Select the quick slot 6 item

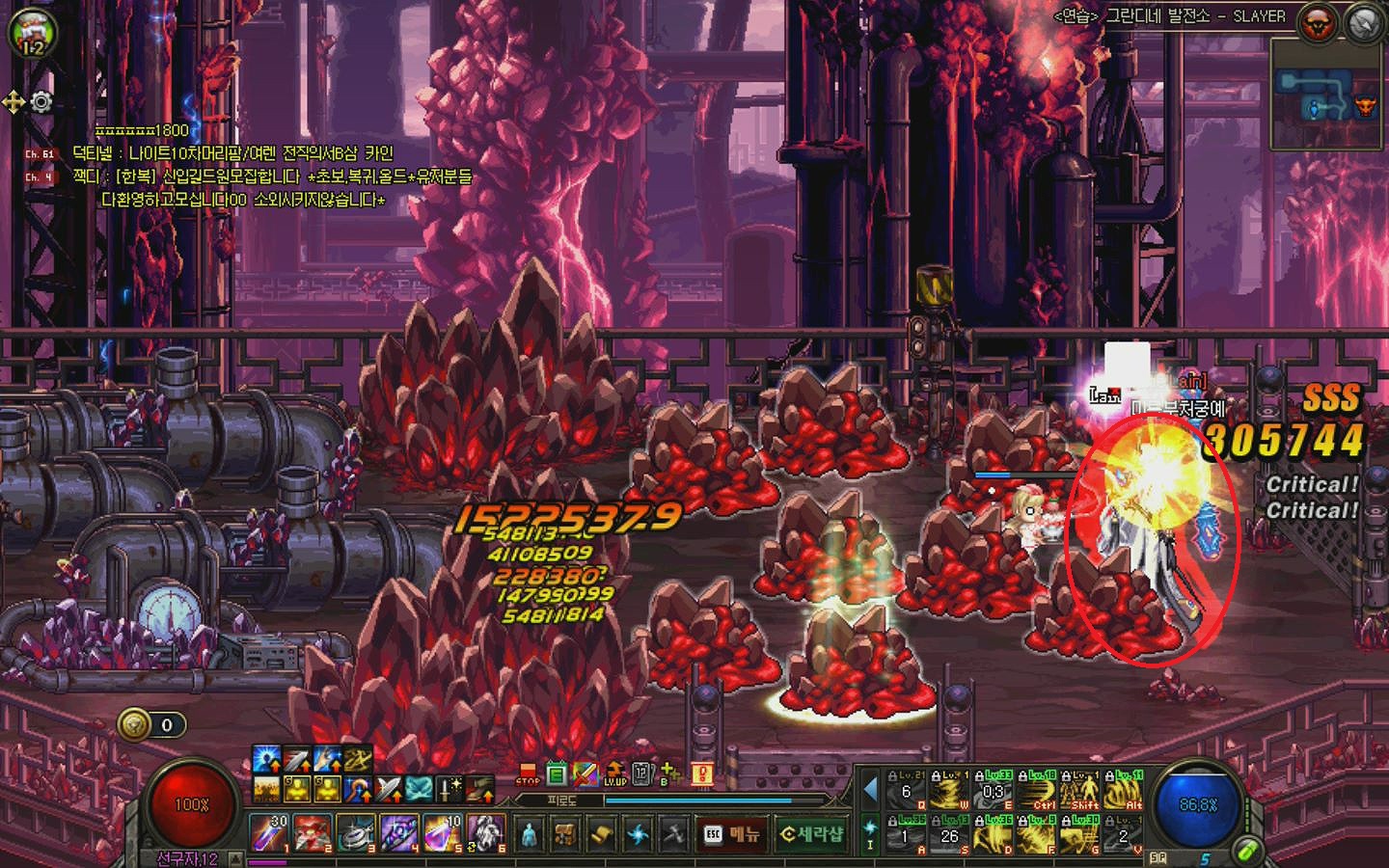(485, 833)
